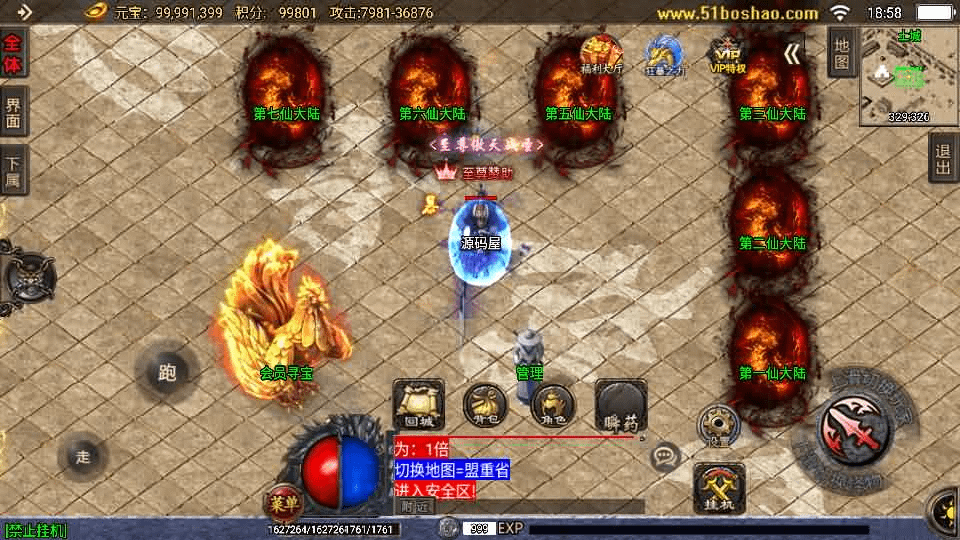Collapse top icons with the double-arrow button
Image resolution: width=960 pixels, height=540 pixels.
[792, 54]
